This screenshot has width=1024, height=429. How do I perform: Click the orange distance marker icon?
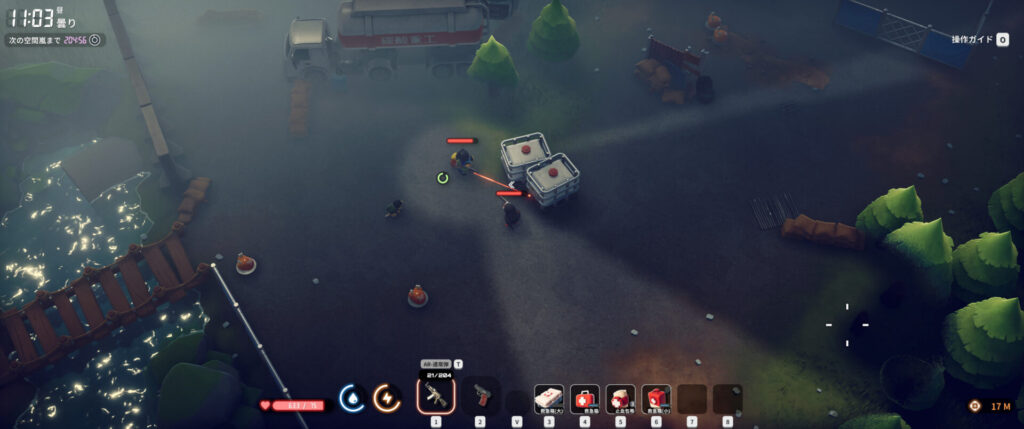click(x=974, y=405)
